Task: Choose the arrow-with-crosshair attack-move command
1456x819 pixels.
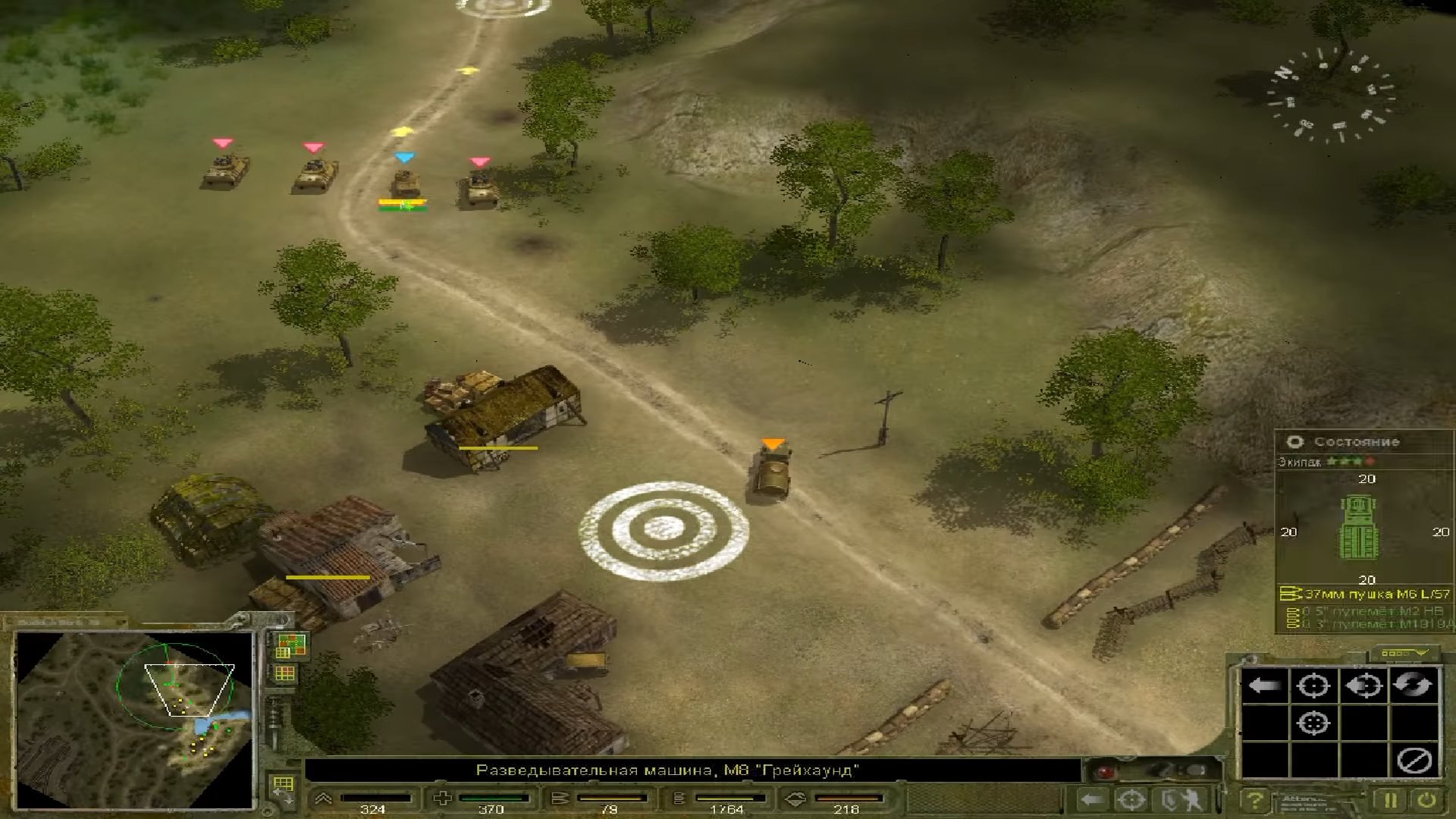Action: [x=1363, y=686]
